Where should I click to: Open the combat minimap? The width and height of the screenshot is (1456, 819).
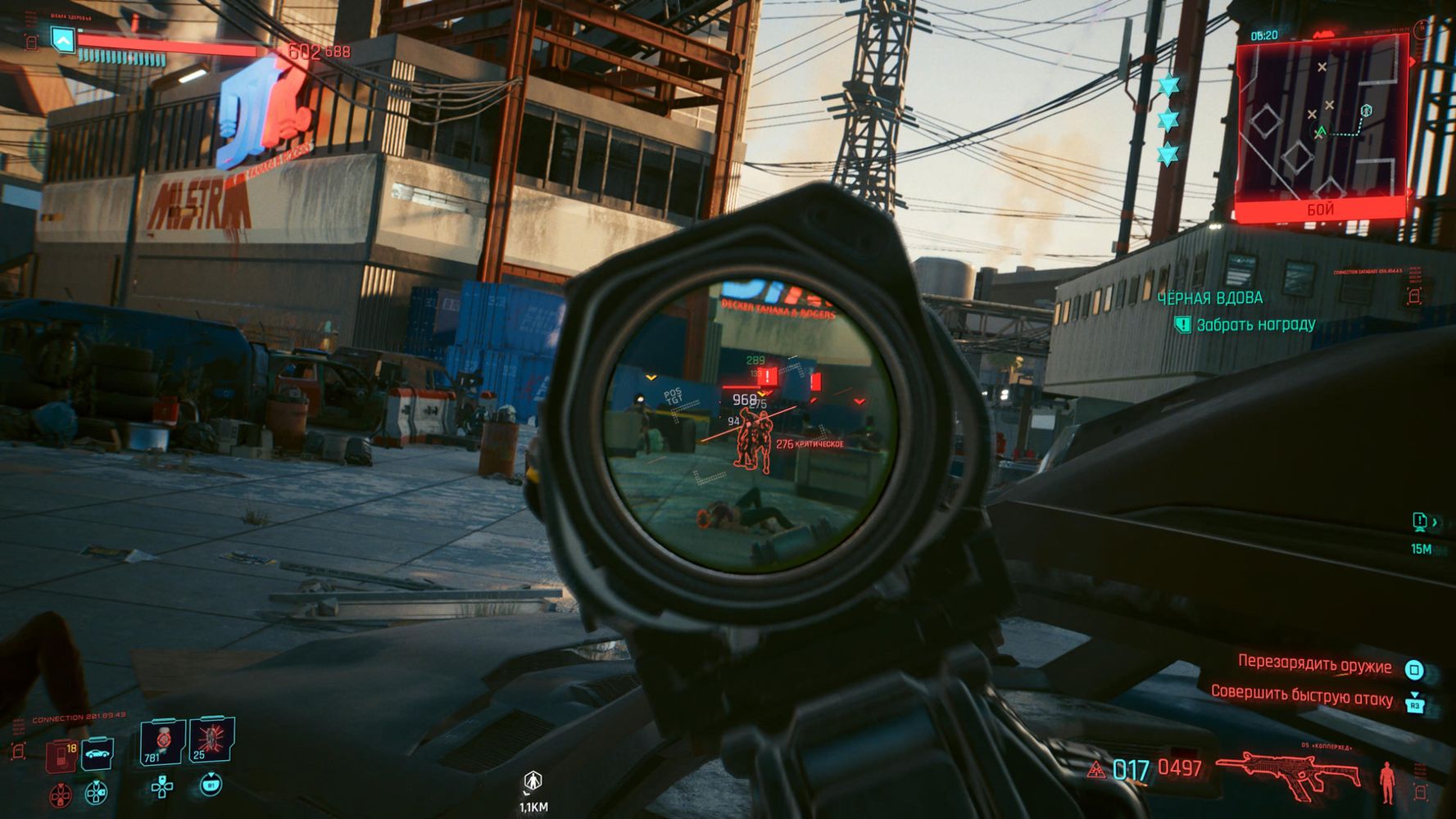[1321, 127]
